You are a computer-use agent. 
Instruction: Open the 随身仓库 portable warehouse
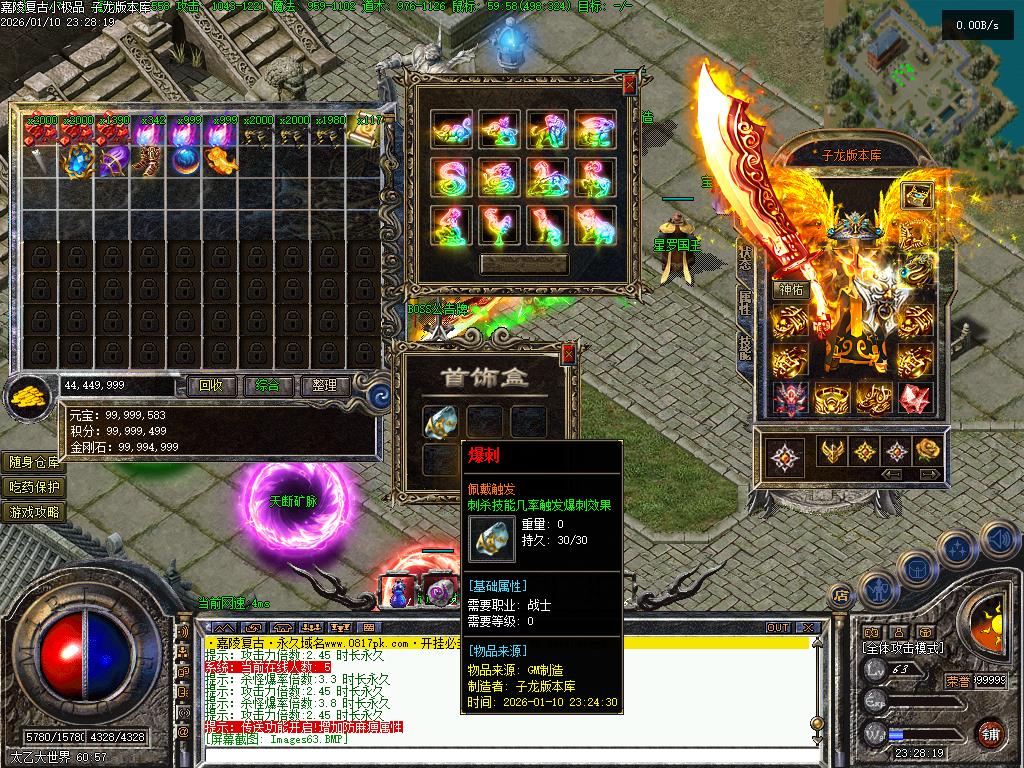[x=34, y=462]
